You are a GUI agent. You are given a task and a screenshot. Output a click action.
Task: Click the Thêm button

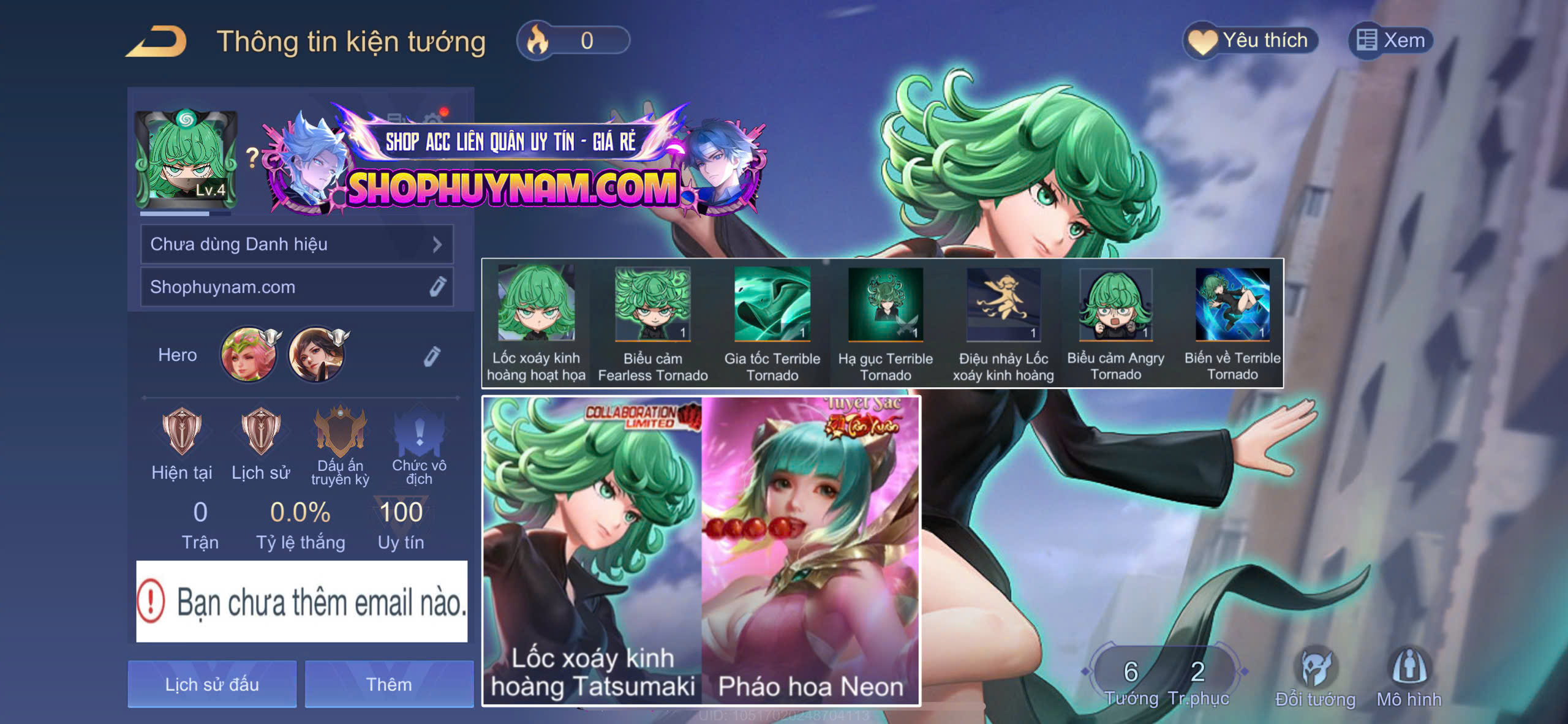tap(389, 684)
